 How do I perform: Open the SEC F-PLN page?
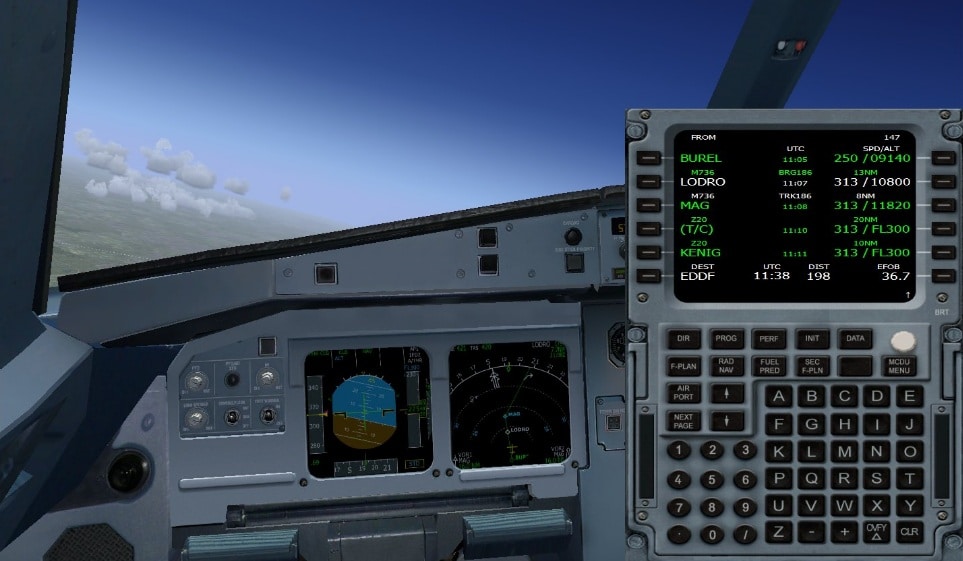click(x=811, y=366)
